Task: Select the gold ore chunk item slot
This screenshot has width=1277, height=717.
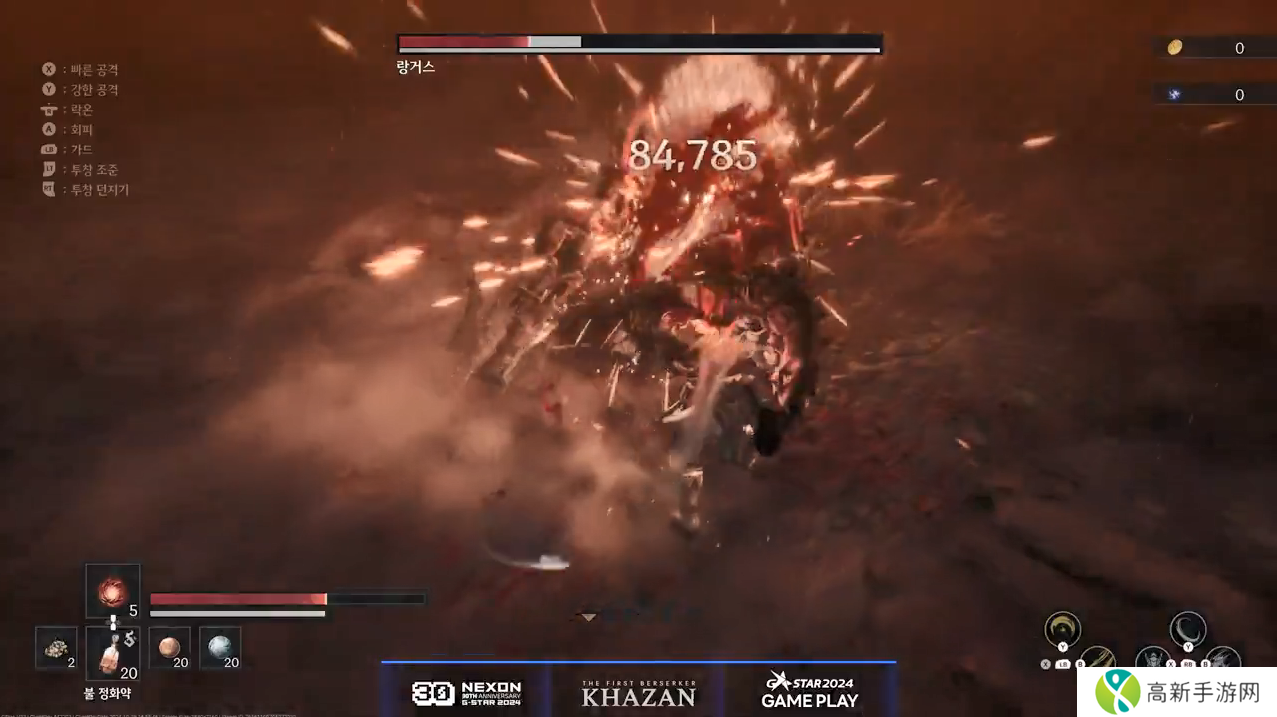Action: pyautogui.click(x=56, y=648)
